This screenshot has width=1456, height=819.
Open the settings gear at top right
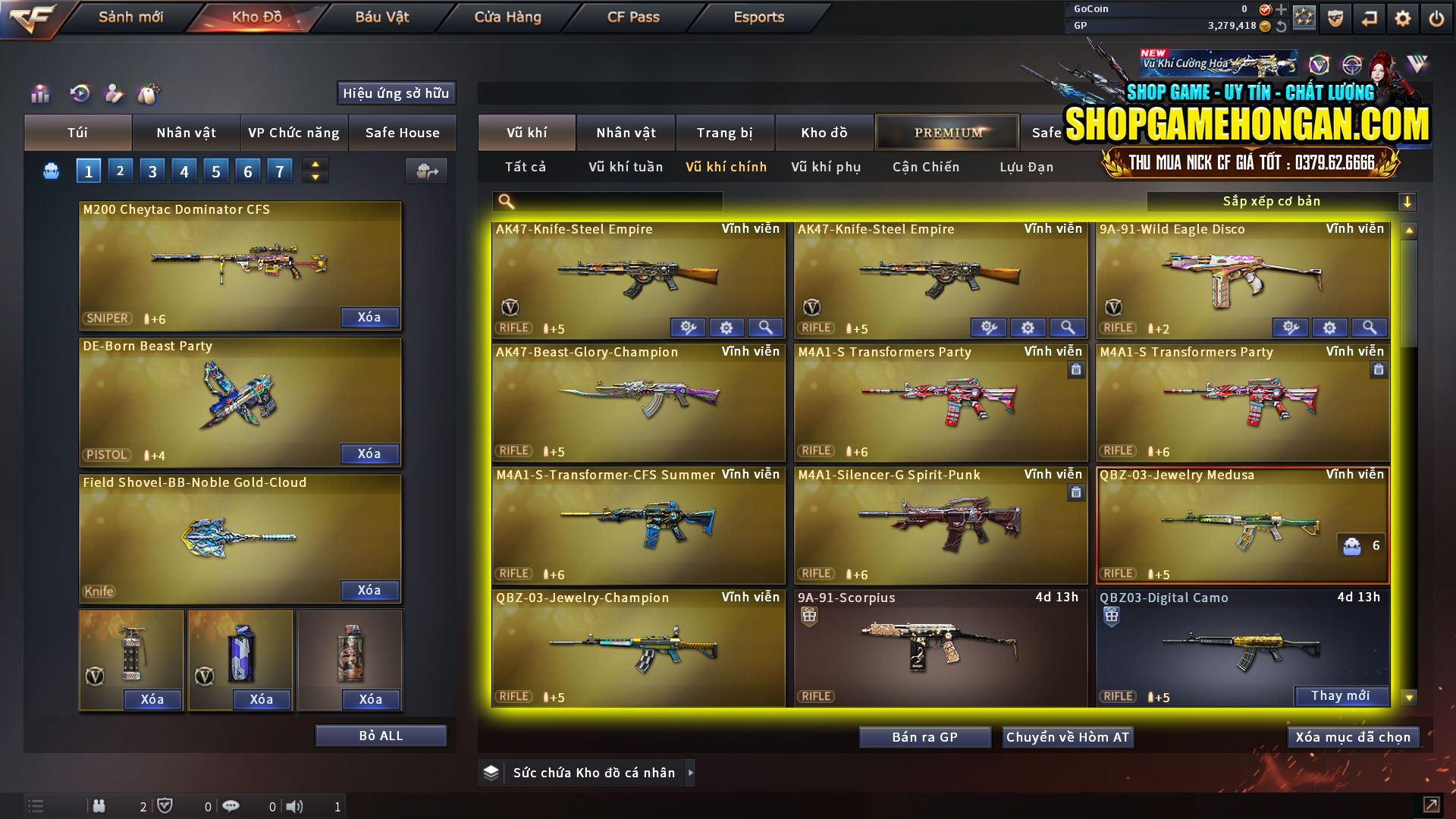(x=1402, y=17)
